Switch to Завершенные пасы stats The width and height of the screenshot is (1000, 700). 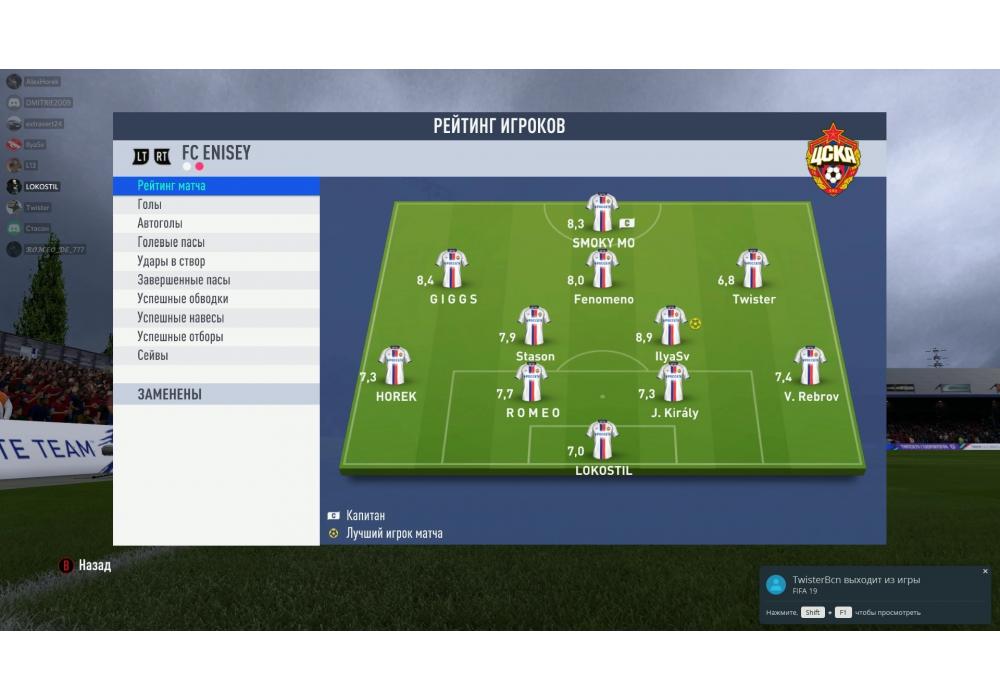click(x=216, y=281)
